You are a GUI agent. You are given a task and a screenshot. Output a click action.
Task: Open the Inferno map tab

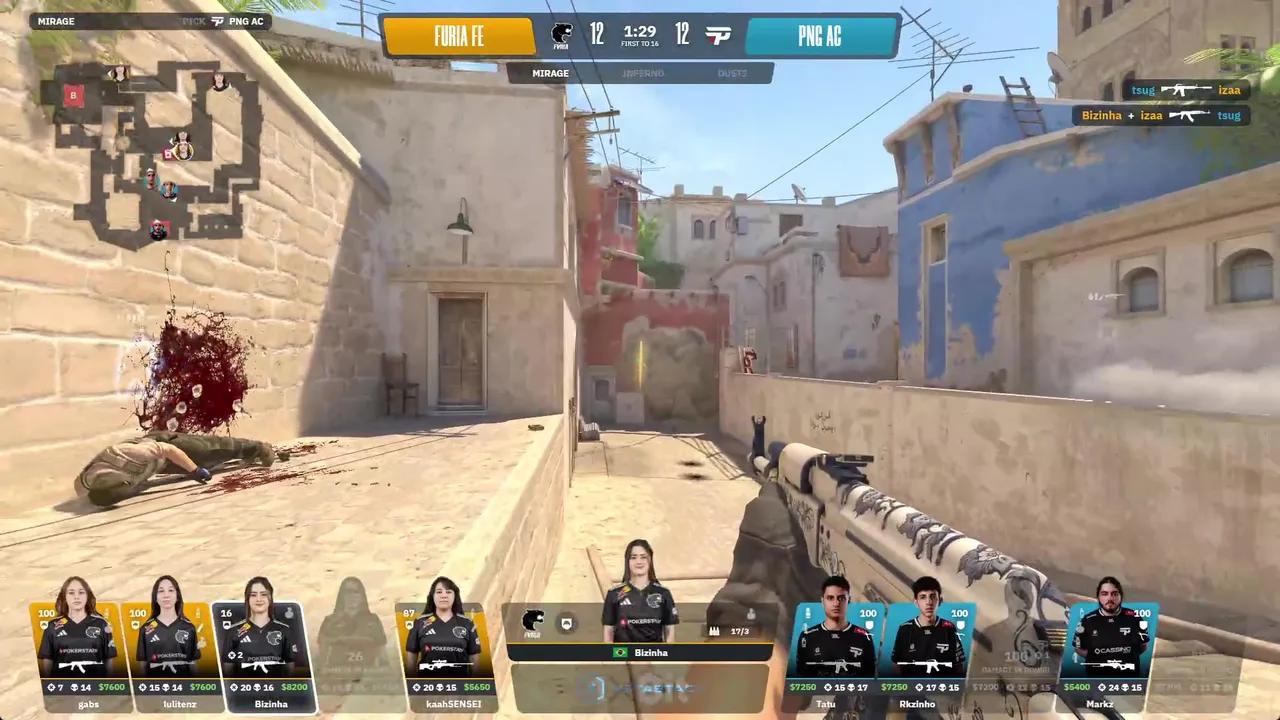click(x=642, y=73)
